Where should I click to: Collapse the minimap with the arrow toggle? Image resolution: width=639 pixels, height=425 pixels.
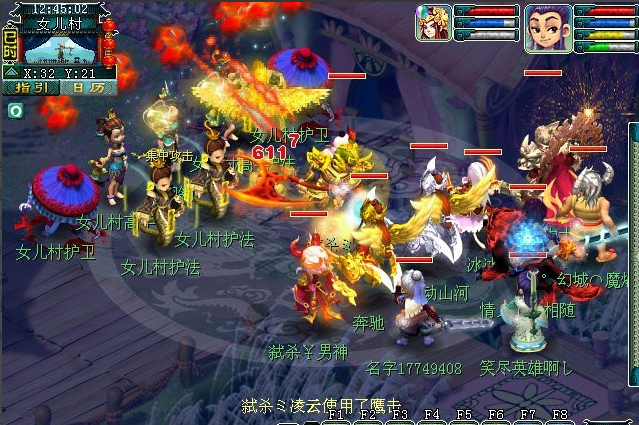[x=10, y=72]
